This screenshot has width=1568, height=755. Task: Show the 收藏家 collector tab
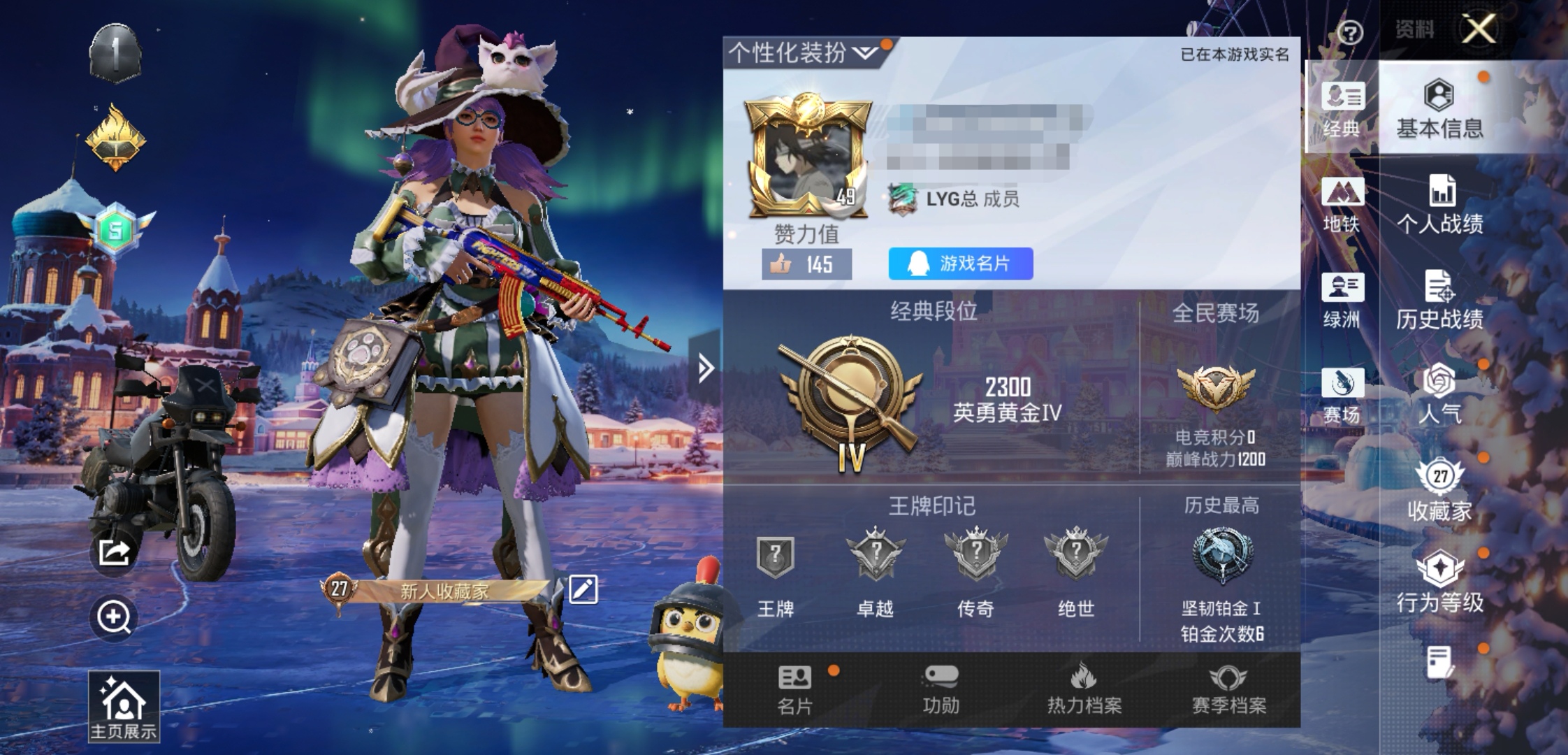click(x=1439, y=491)
